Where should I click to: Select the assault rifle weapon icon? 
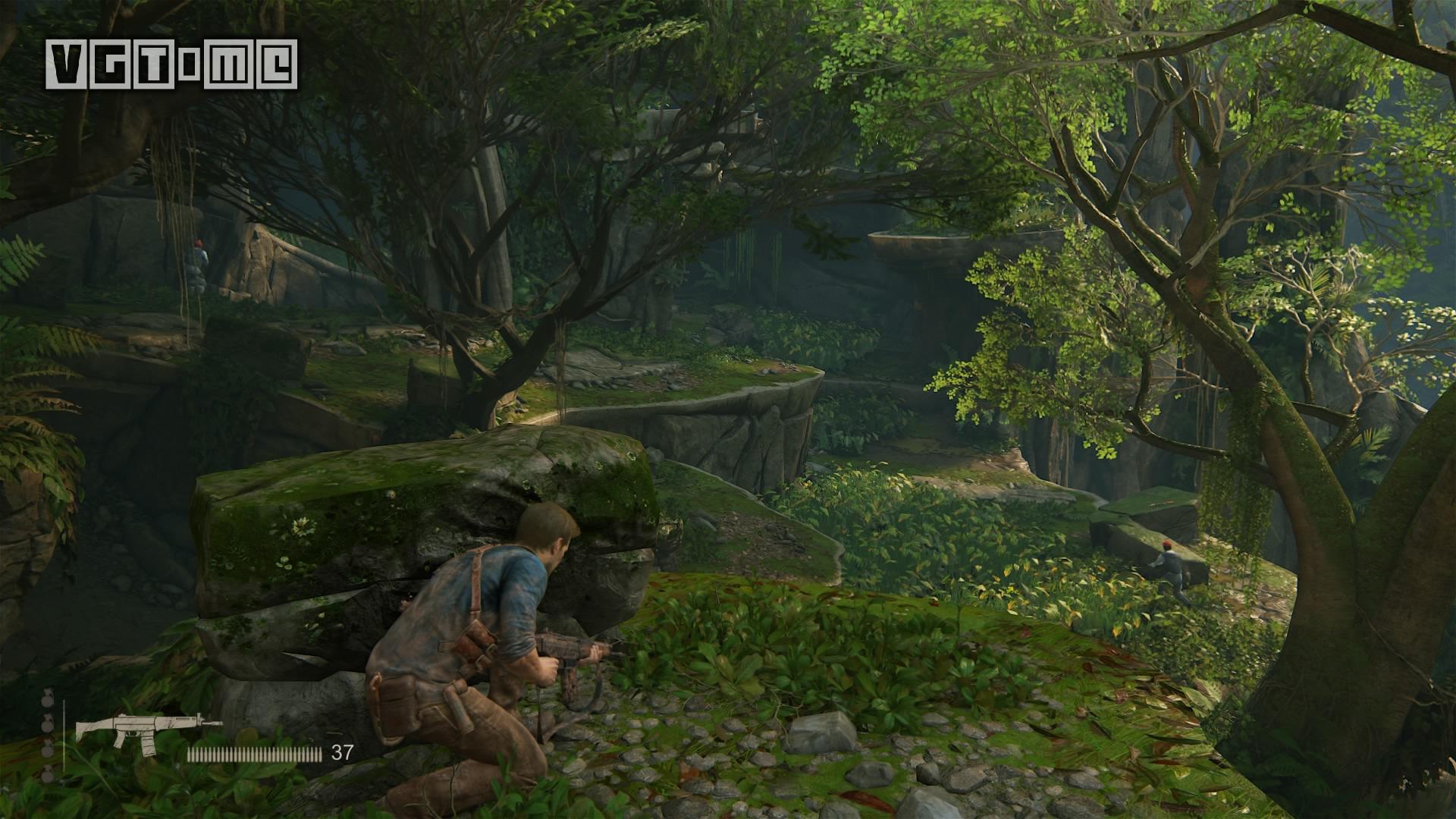(146, 731)
